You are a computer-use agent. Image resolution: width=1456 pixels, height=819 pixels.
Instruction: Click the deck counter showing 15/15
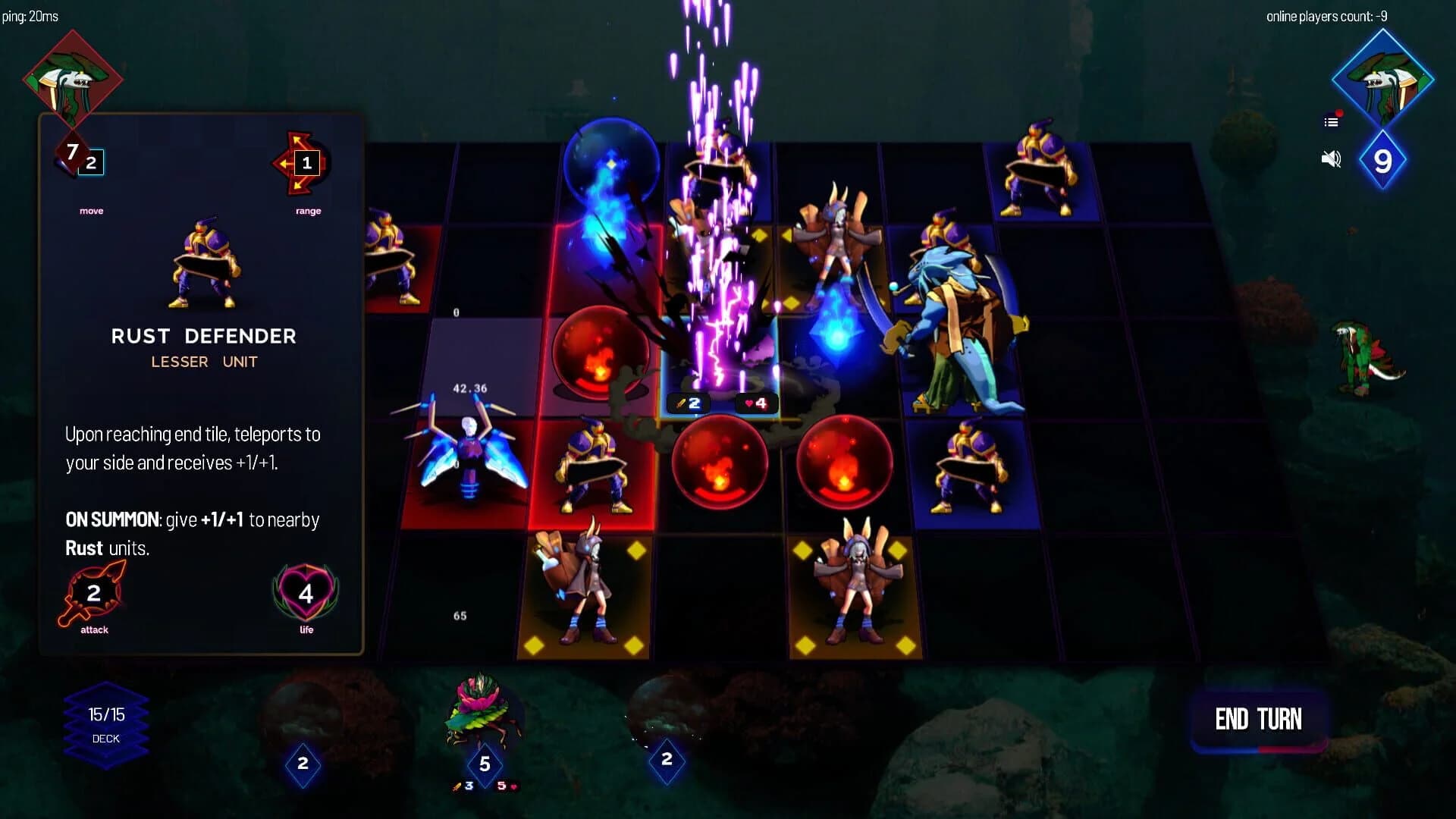tap(105, 714)
